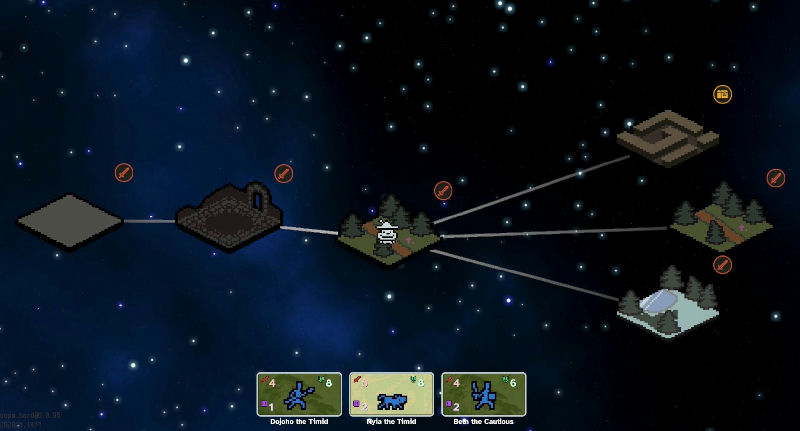Click the treasure chest icon above the maze
Image resolution: width=800 pixels, height=431 pixels.
tap(722, 94)
